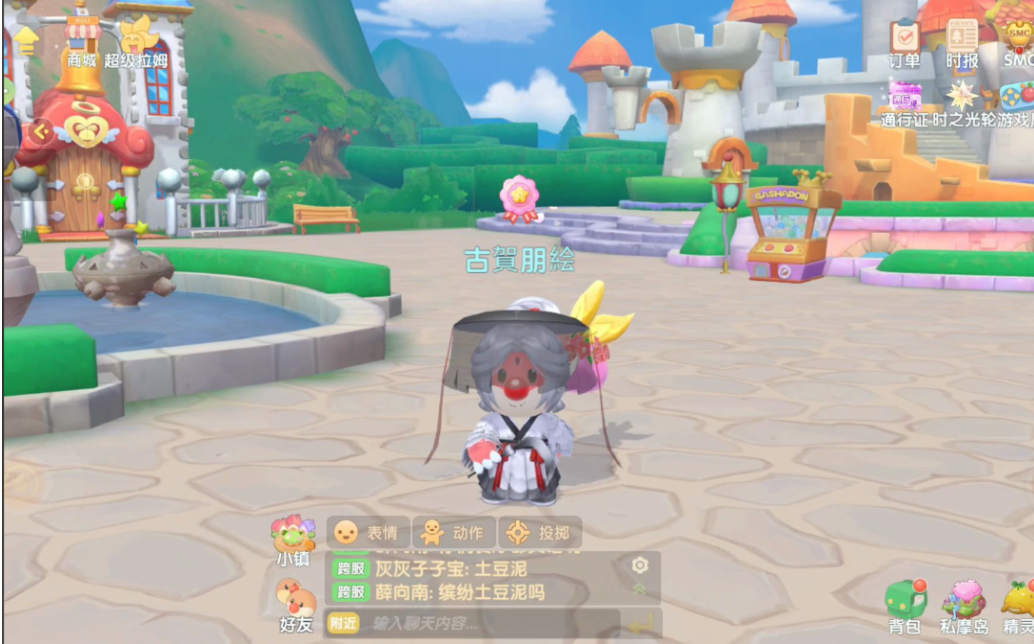Open the 商城 shop

pos(83,40)
